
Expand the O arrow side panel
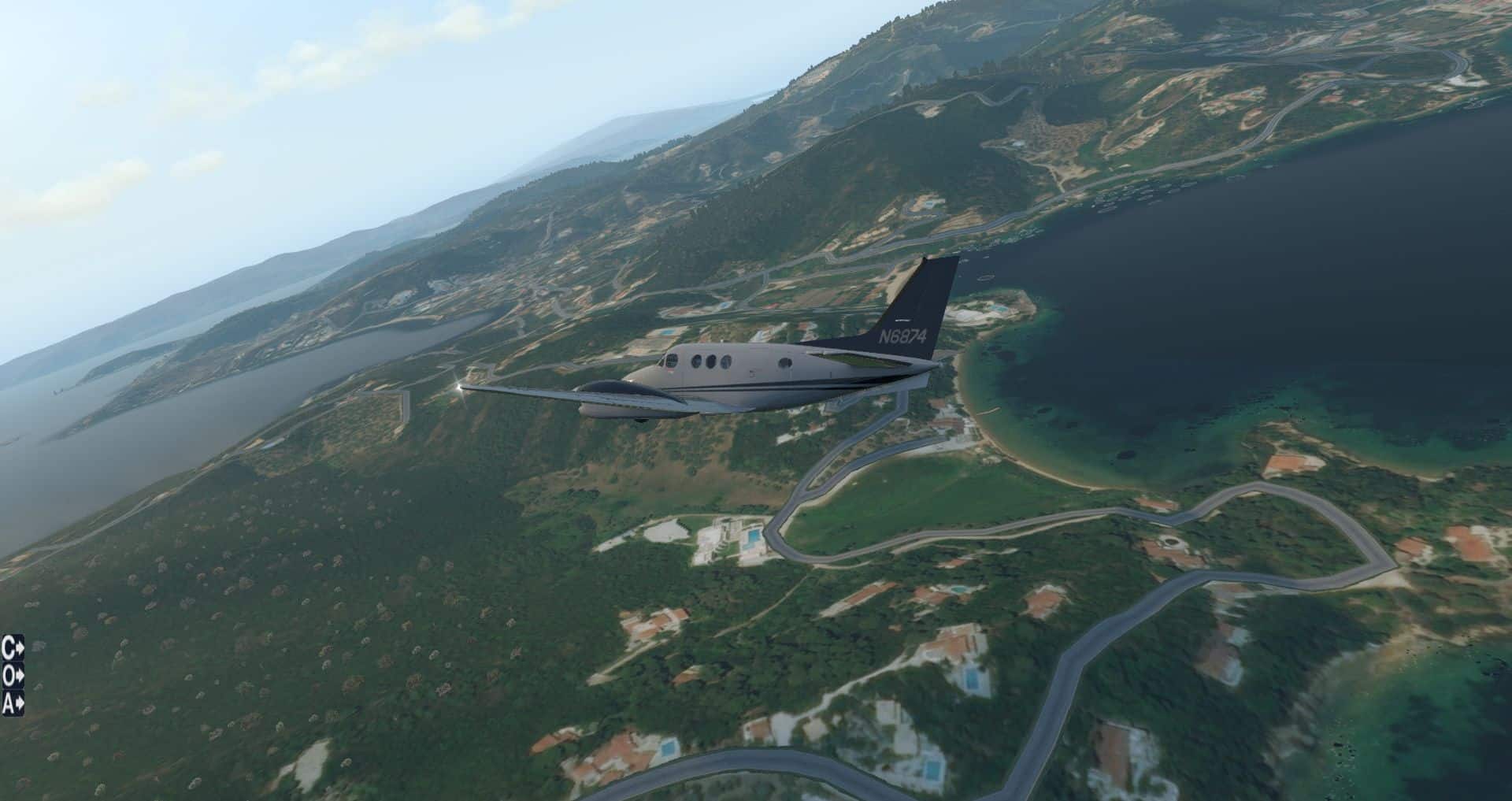tap(13, 675)
